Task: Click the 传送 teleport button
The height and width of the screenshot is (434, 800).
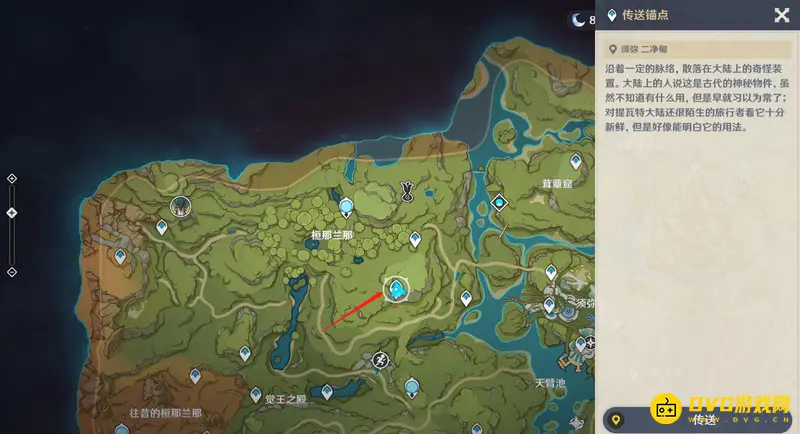Action: (x=700, y=419)
